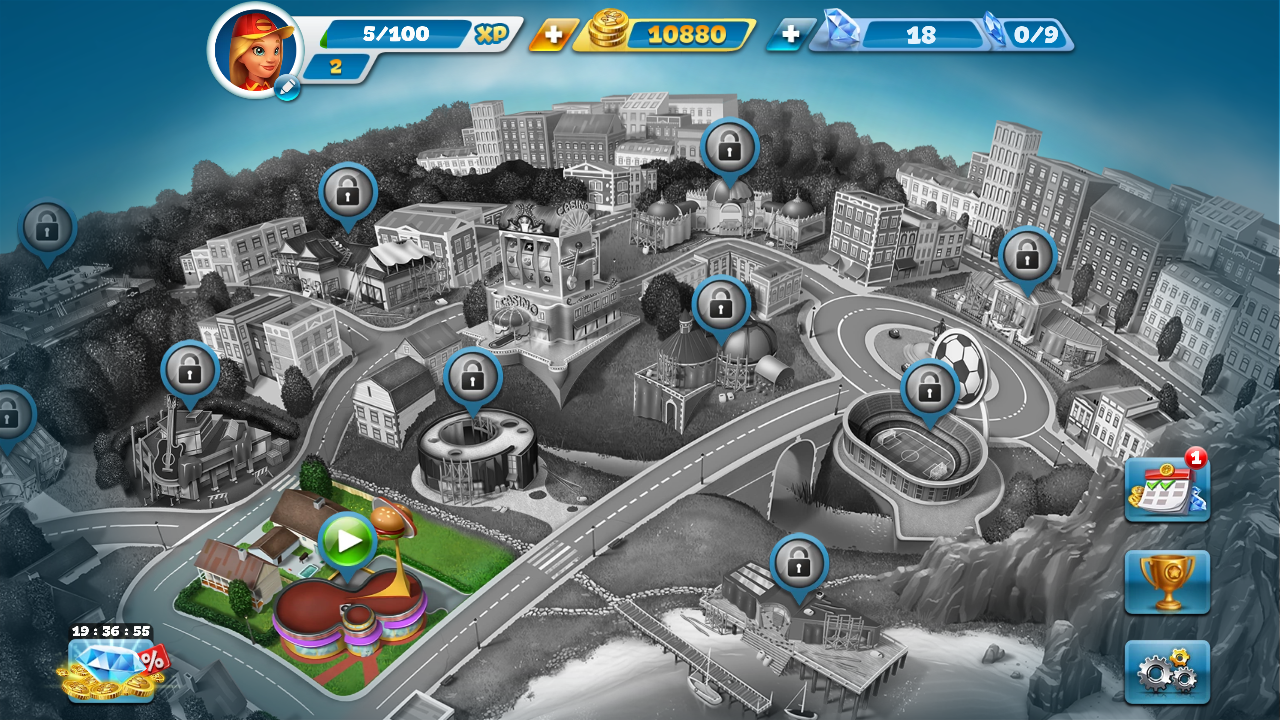The width and height of the screenshot is (1280, 720).
Task: Add more gold coins with plus button
Action: (x=551, y=35)
